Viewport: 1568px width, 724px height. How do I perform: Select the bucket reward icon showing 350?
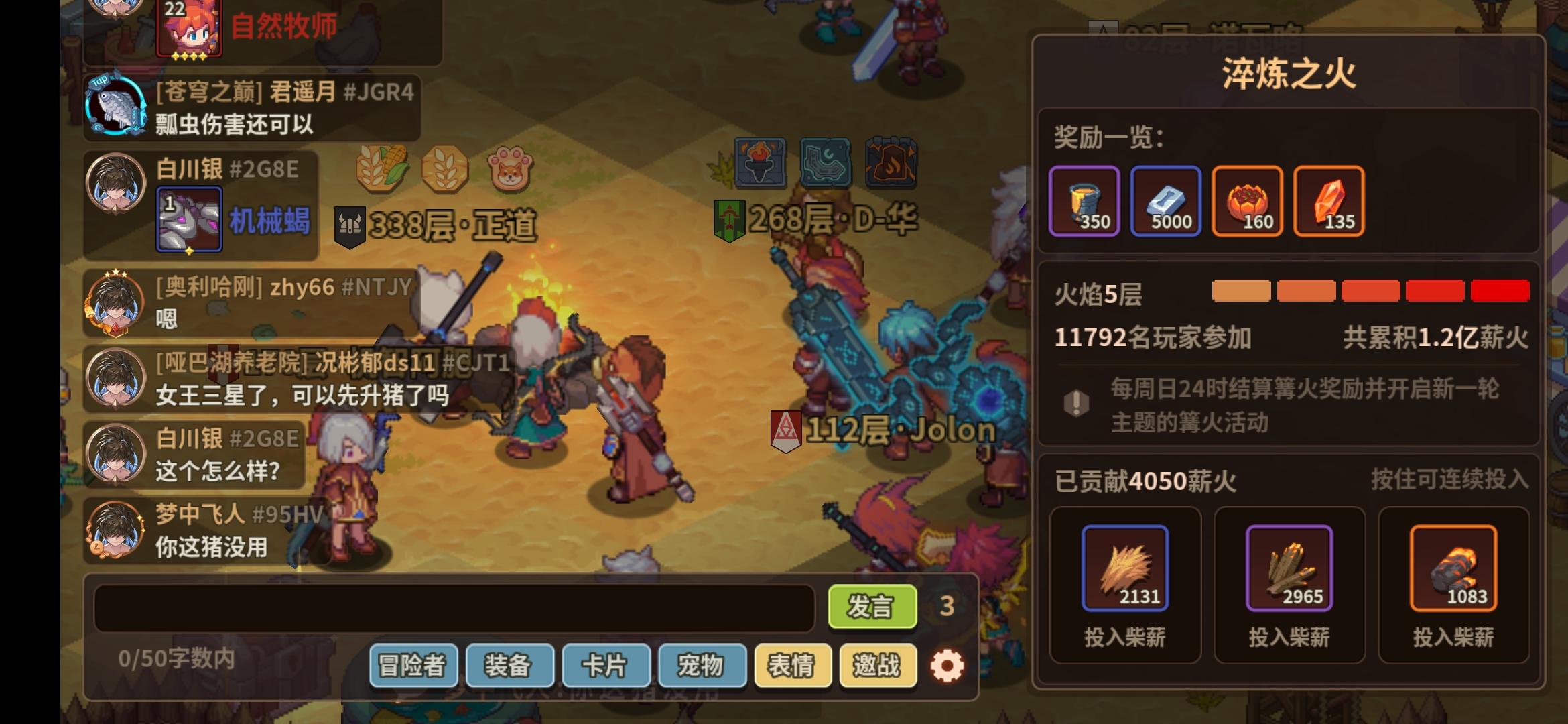(x=1084, y=201)
